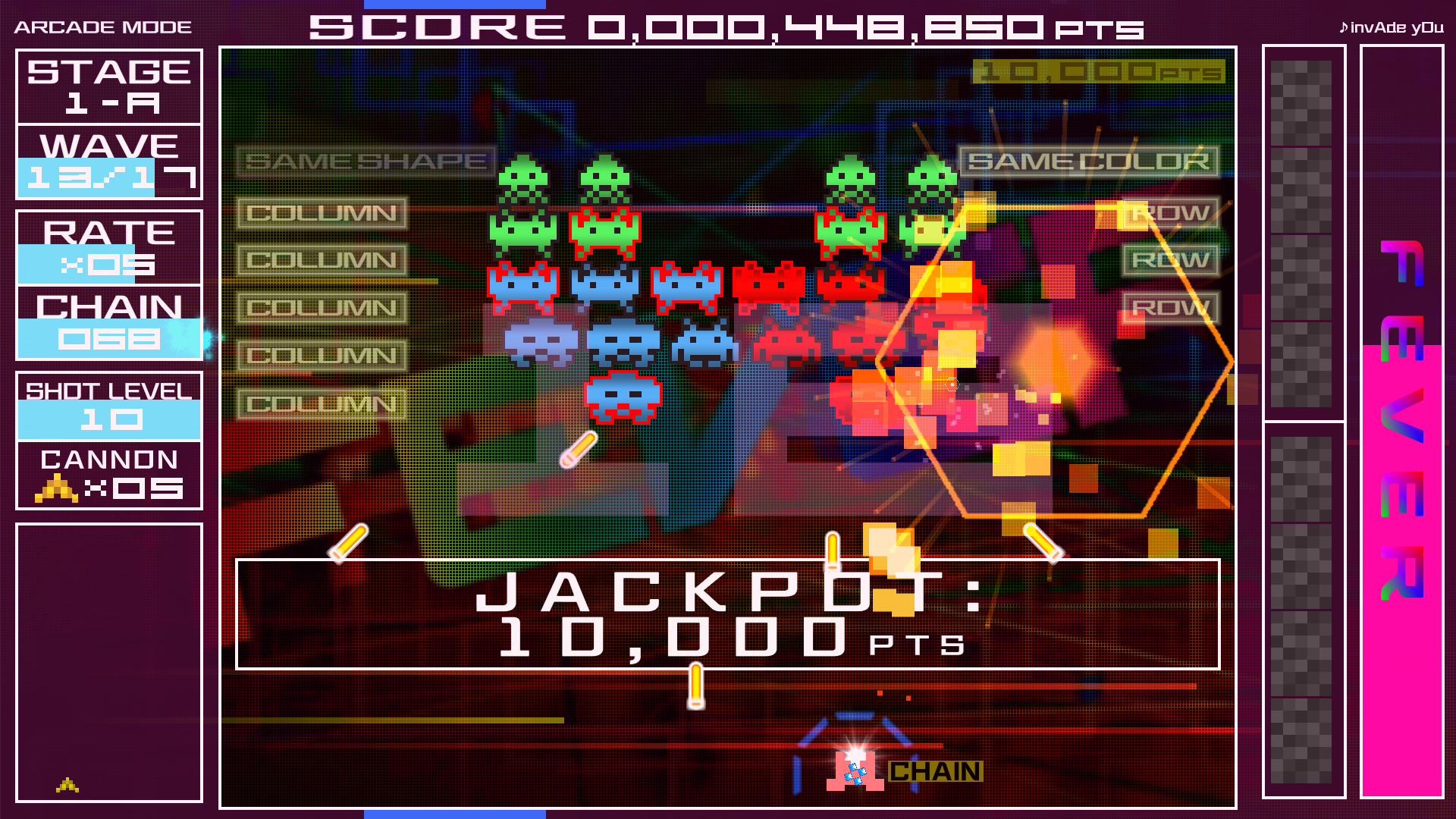This screenshot has width=1456, height=819.
Task: Open the third ROW indicator on the right
Action: pyautogui.click(x=1172, y=306)
